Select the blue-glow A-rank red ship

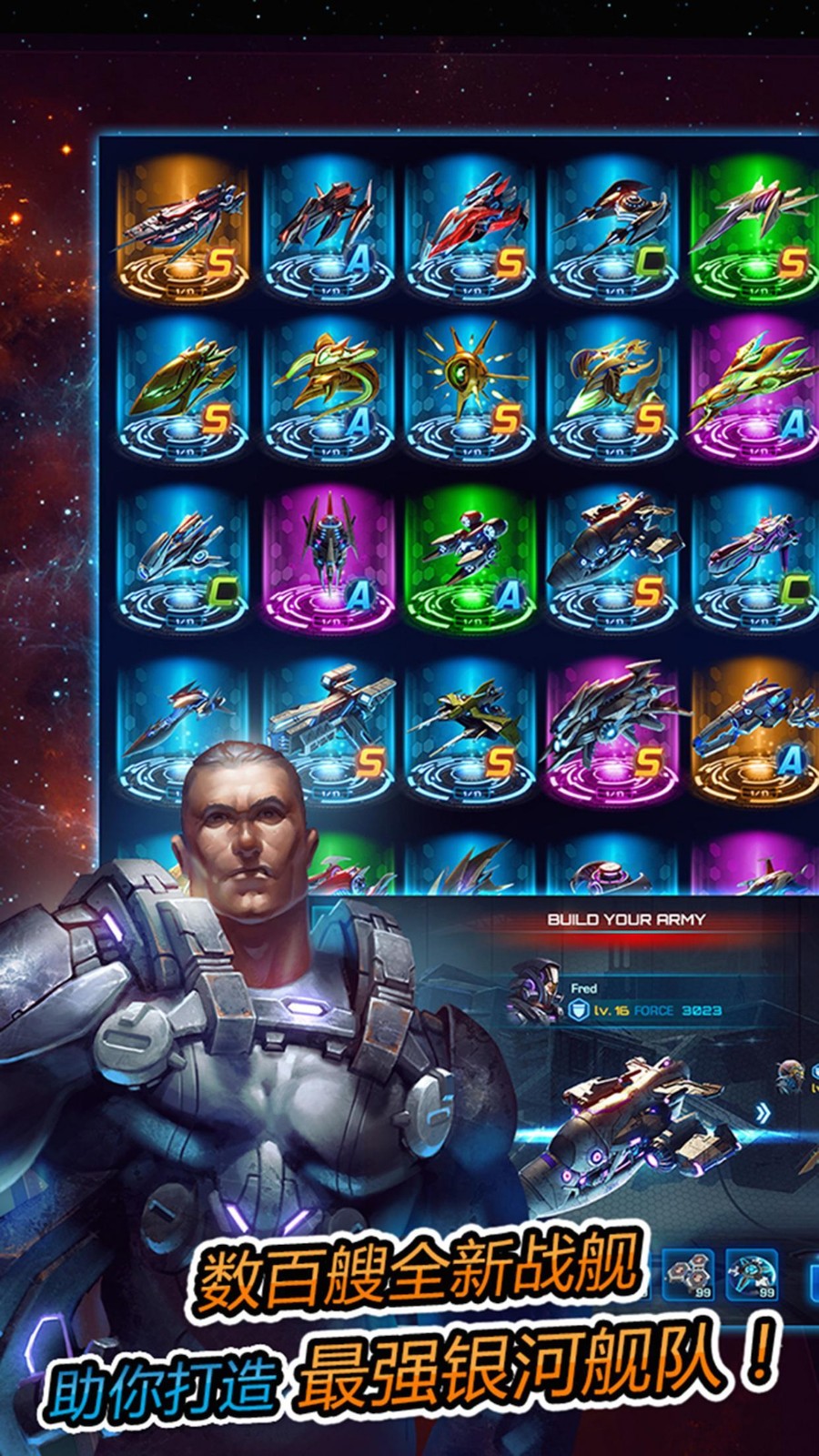pos(326,227)
